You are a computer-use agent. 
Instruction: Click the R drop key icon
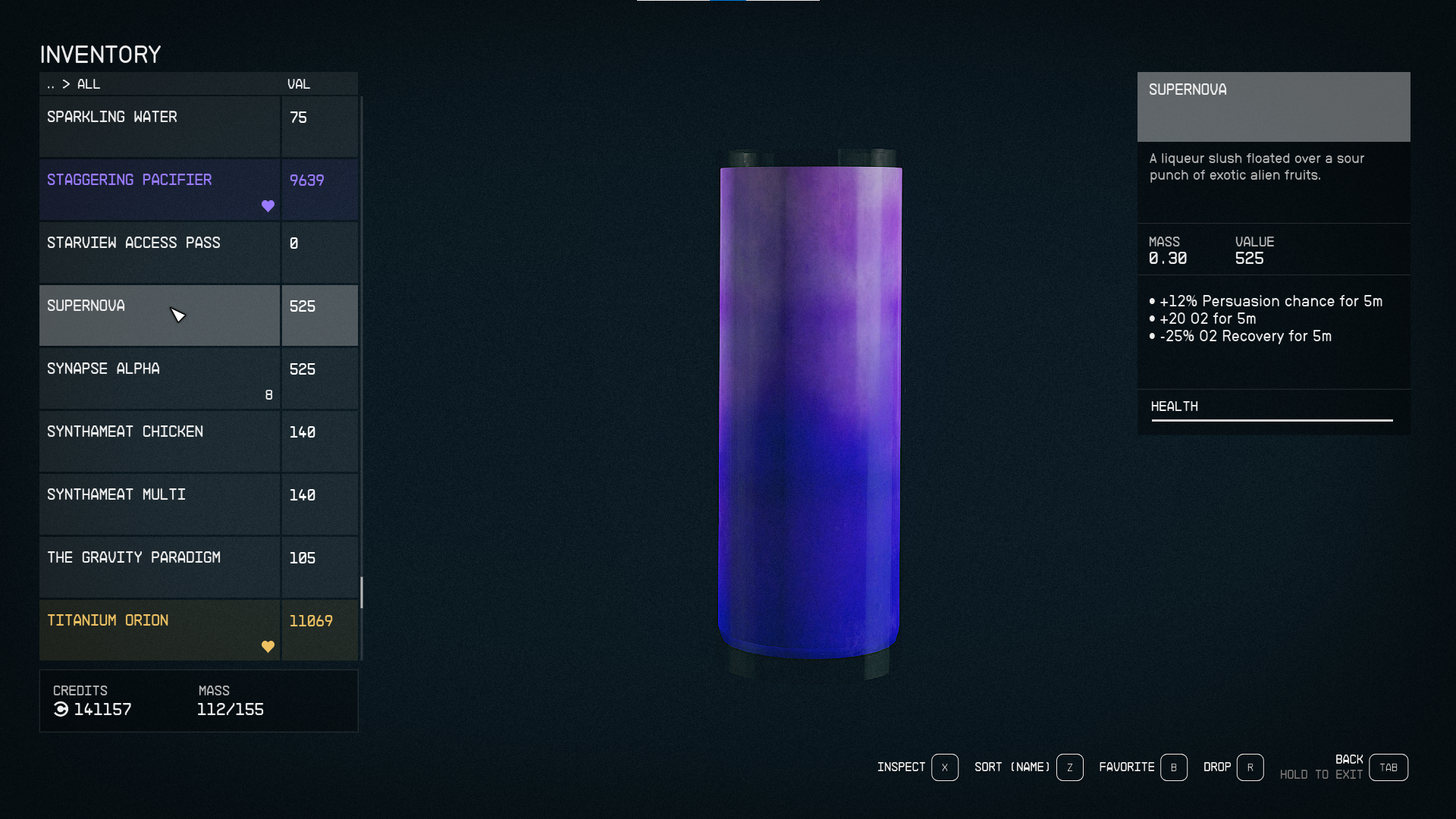[1250, 767]
